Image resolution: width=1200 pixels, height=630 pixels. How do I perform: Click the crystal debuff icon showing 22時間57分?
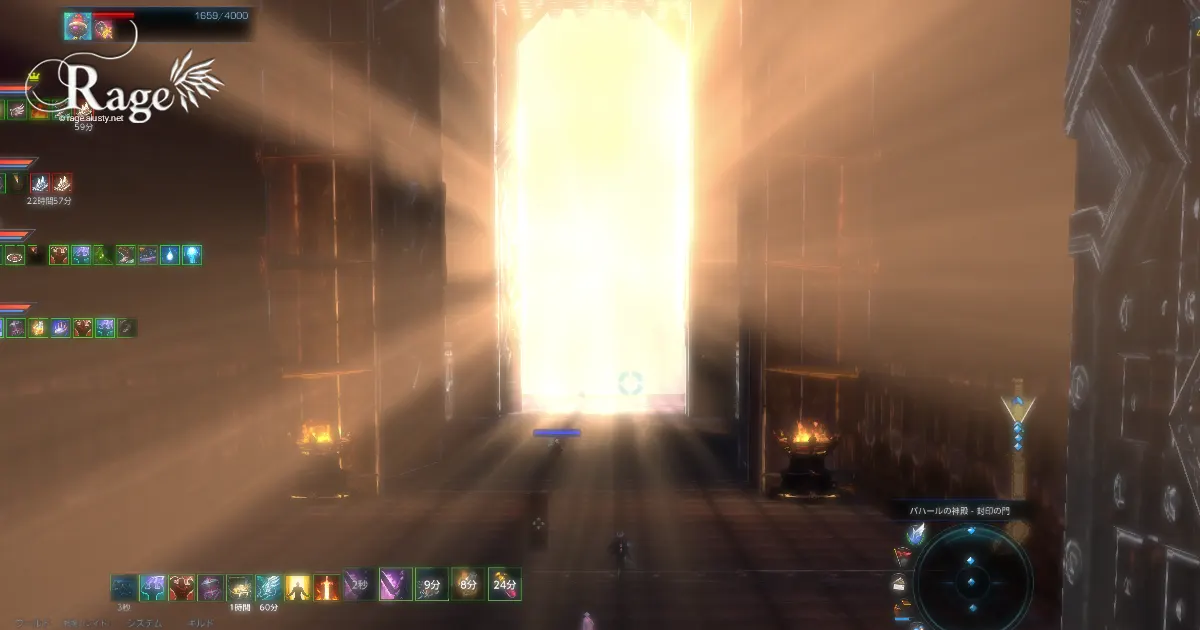(x=40, y=184)
